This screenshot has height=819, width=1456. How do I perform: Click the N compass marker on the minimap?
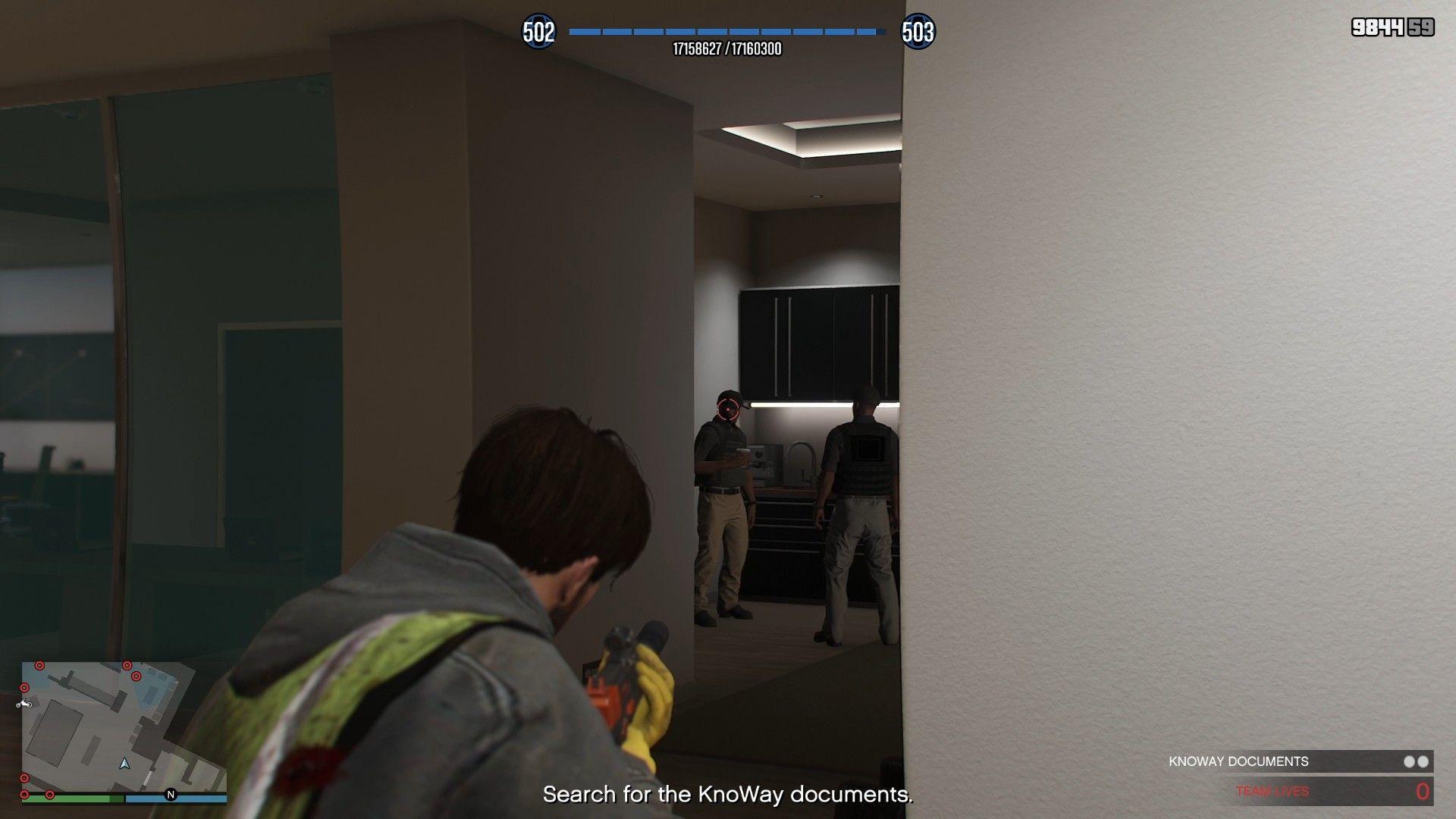pyautogui.click(x=171, y=795)
